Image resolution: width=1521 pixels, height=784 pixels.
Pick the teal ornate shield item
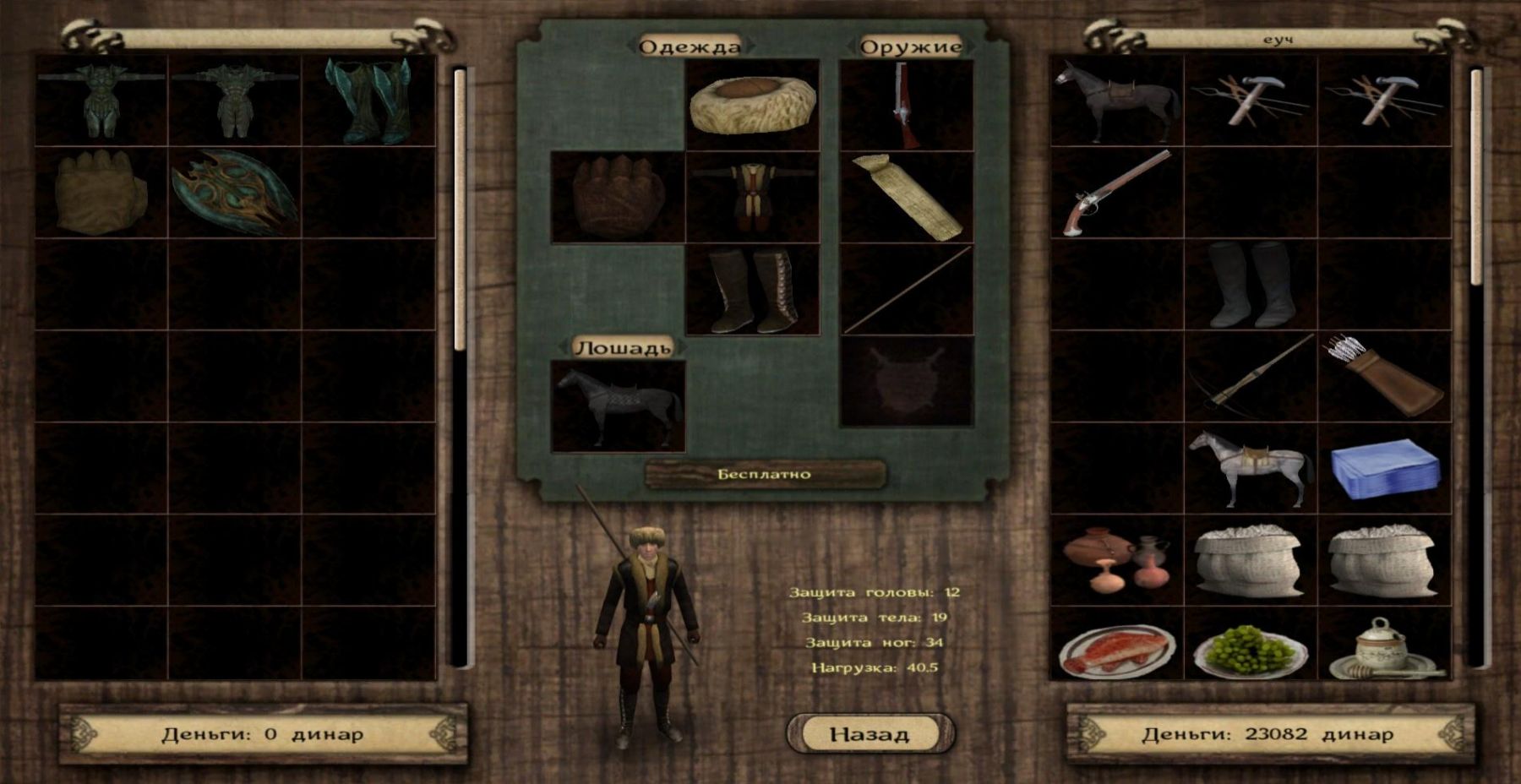[235, 193]
